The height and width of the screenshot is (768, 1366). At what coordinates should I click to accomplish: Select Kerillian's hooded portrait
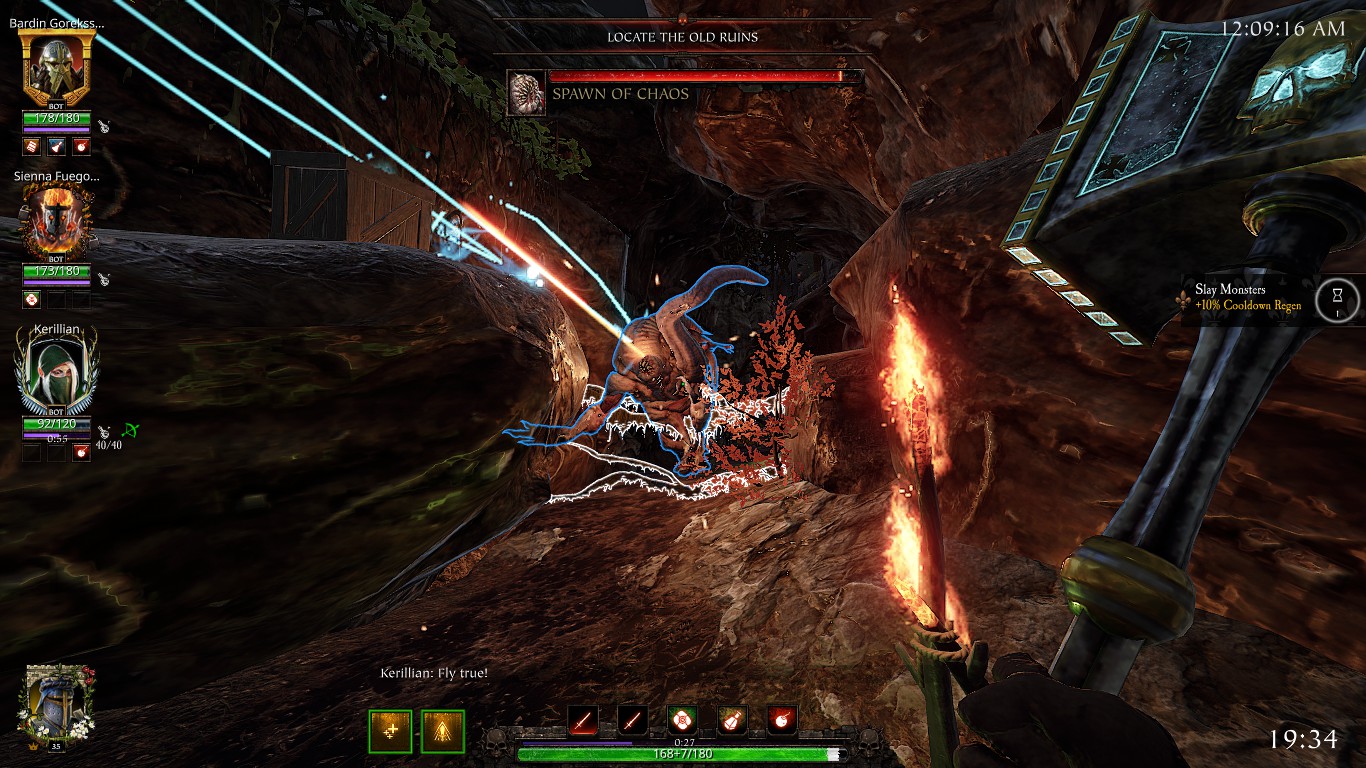(57, 372)
